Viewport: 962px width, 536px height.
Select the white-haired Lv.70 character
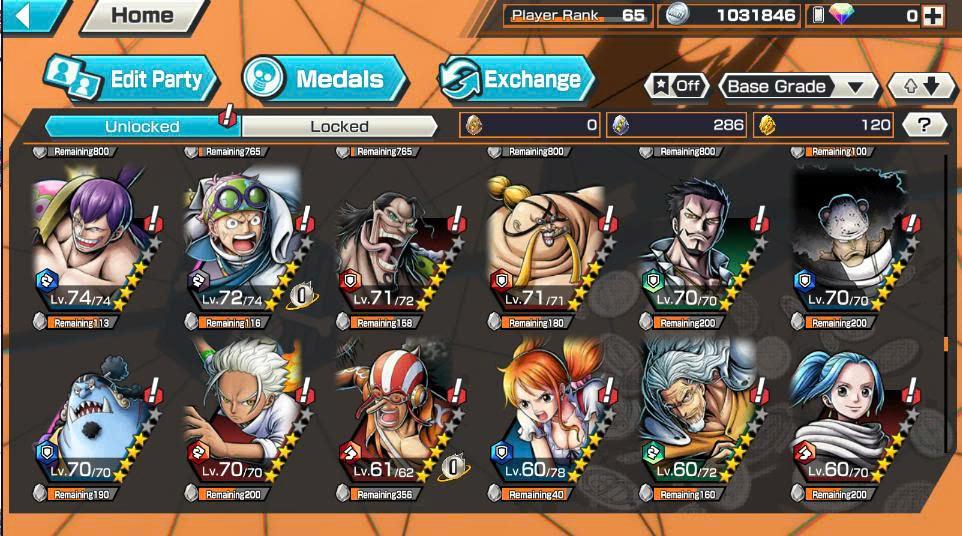[240, 415]
